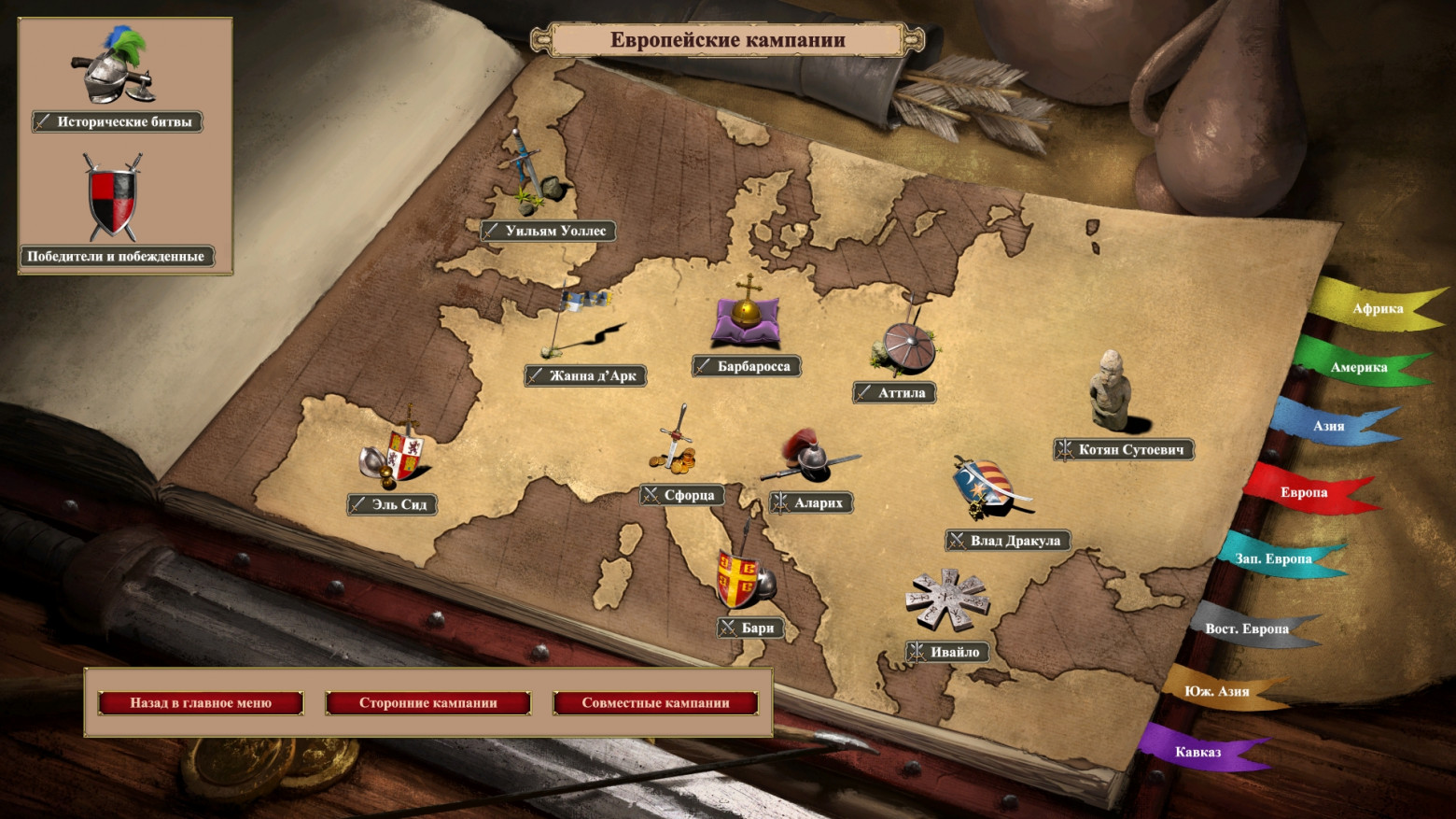Open the Котян Сутоевич campaign
The width and height of the screenshot is (1456, 819).
pyautogui.click(x=1124, y=449)
